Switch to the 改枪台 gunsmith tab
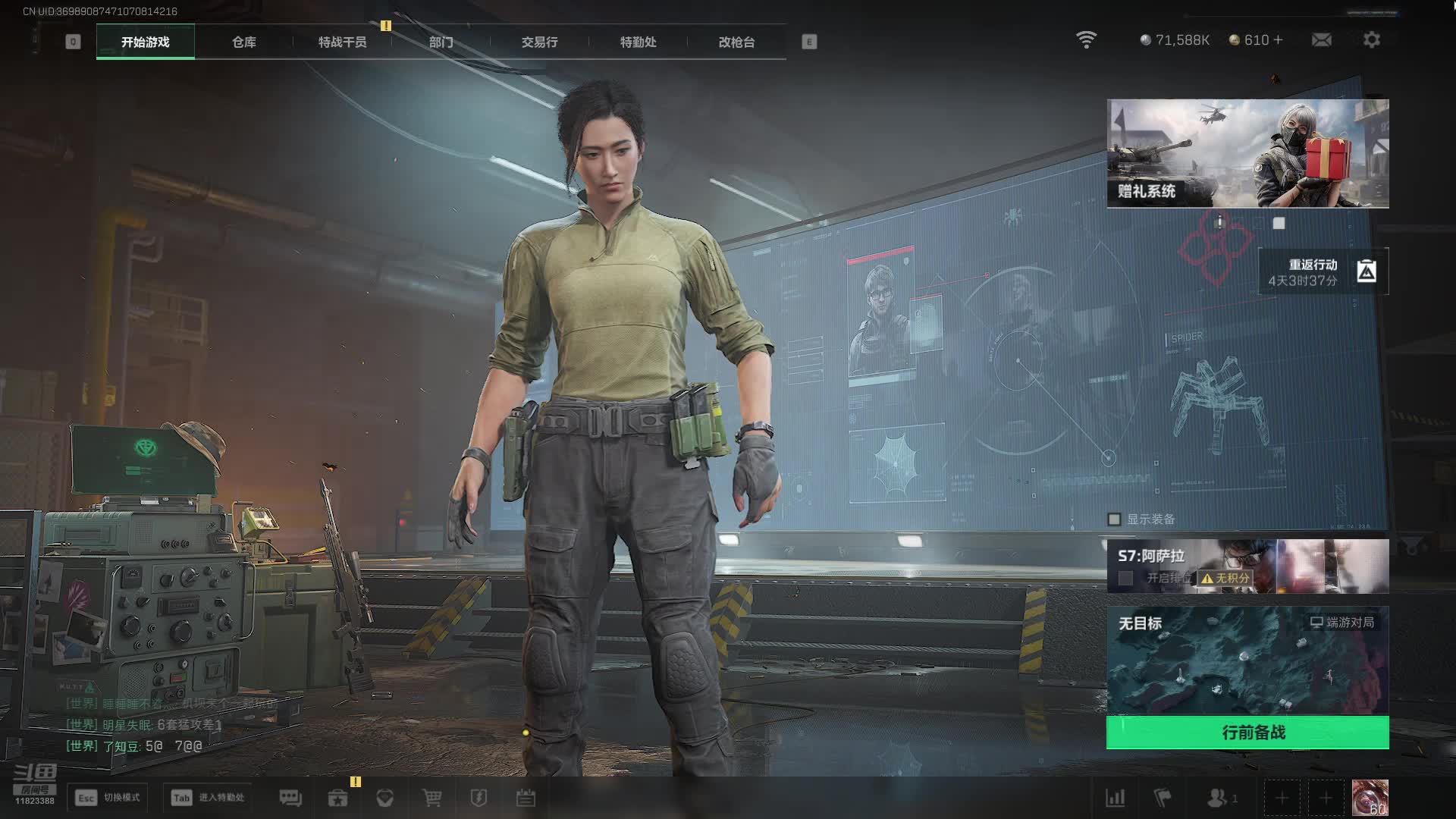 pyautogui.click(x=736, y=42)
